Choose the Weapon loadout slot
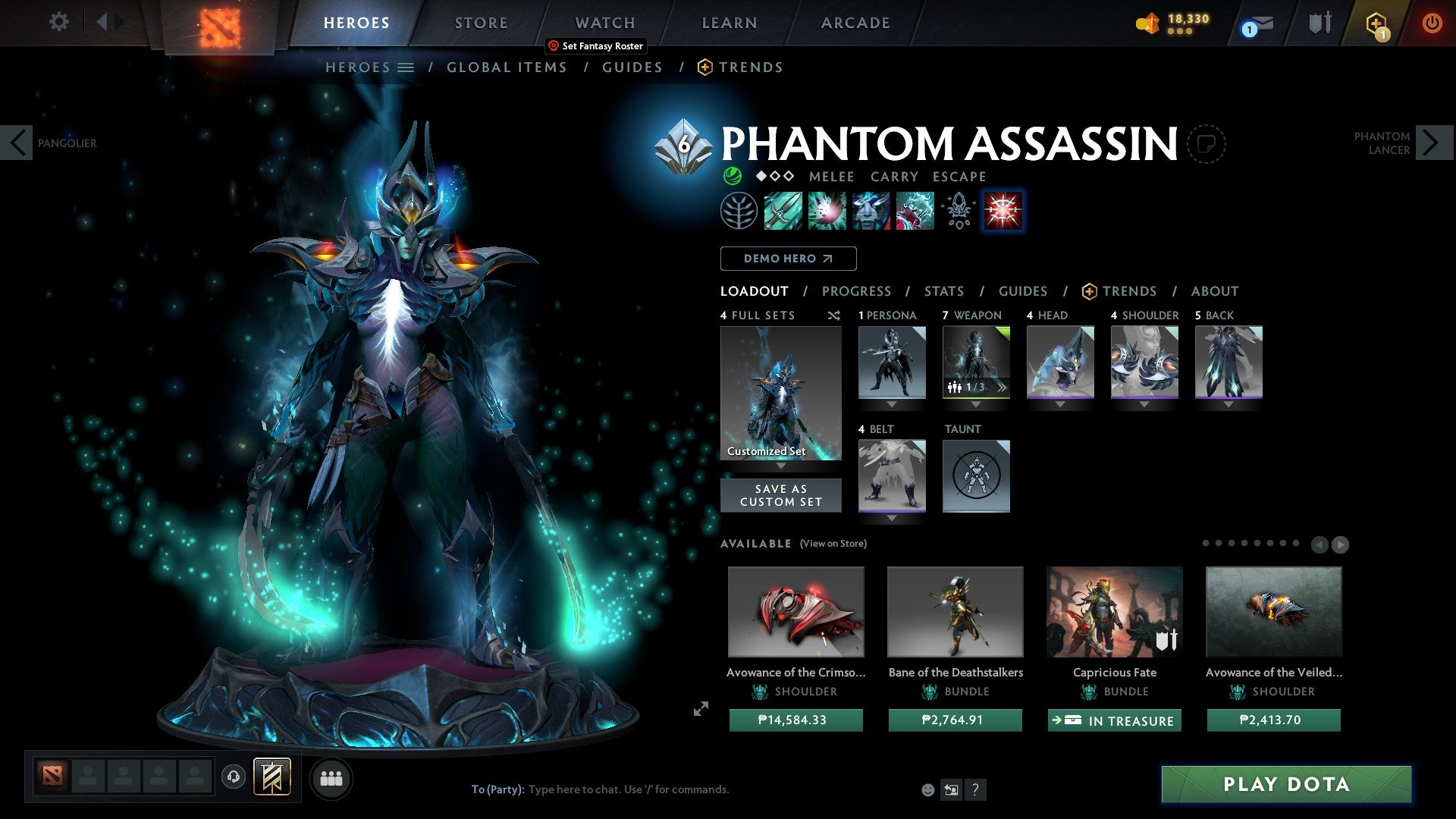 (x=976, y=362)
